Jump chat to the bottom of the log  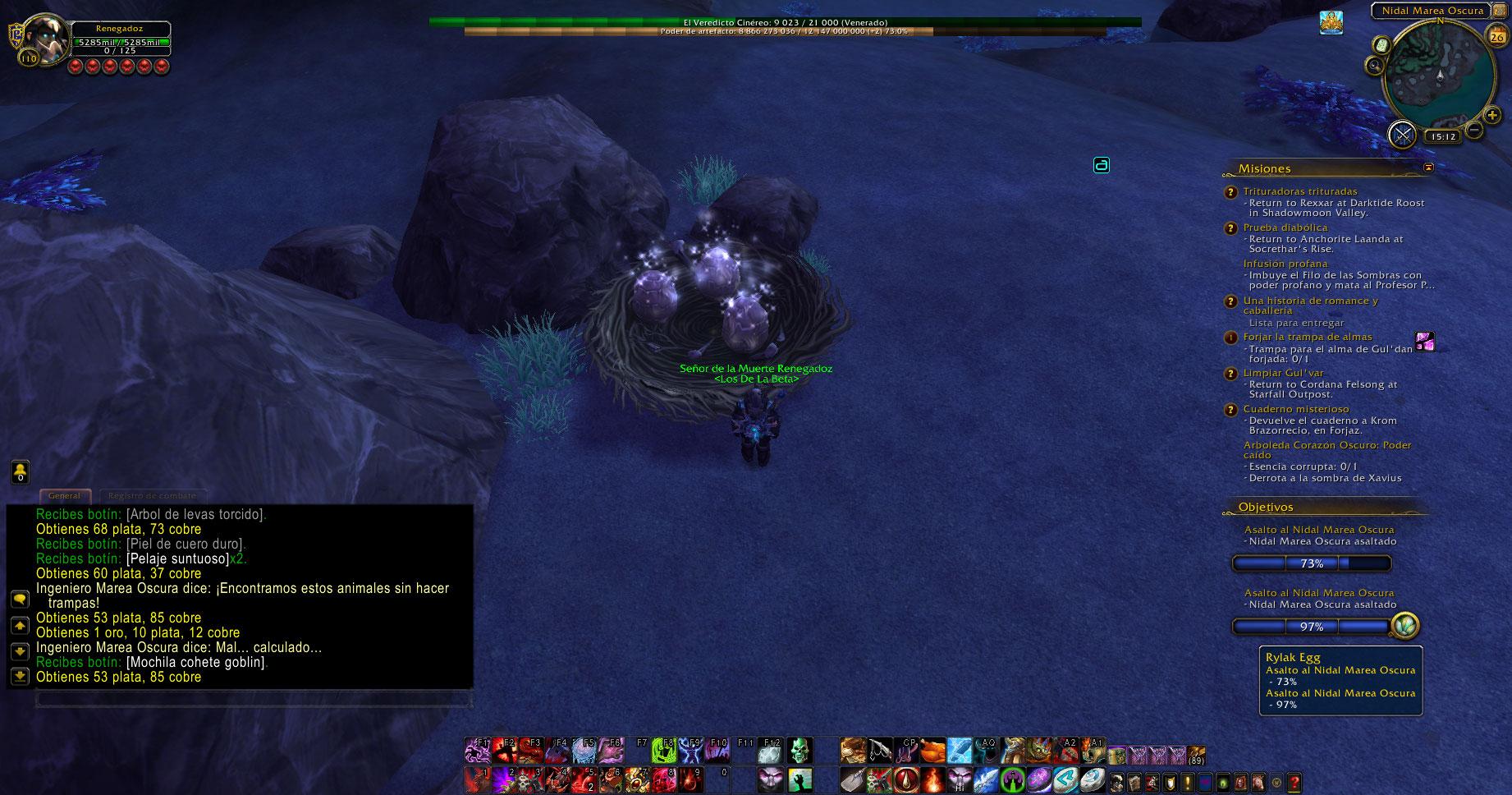tap(20, 676)
